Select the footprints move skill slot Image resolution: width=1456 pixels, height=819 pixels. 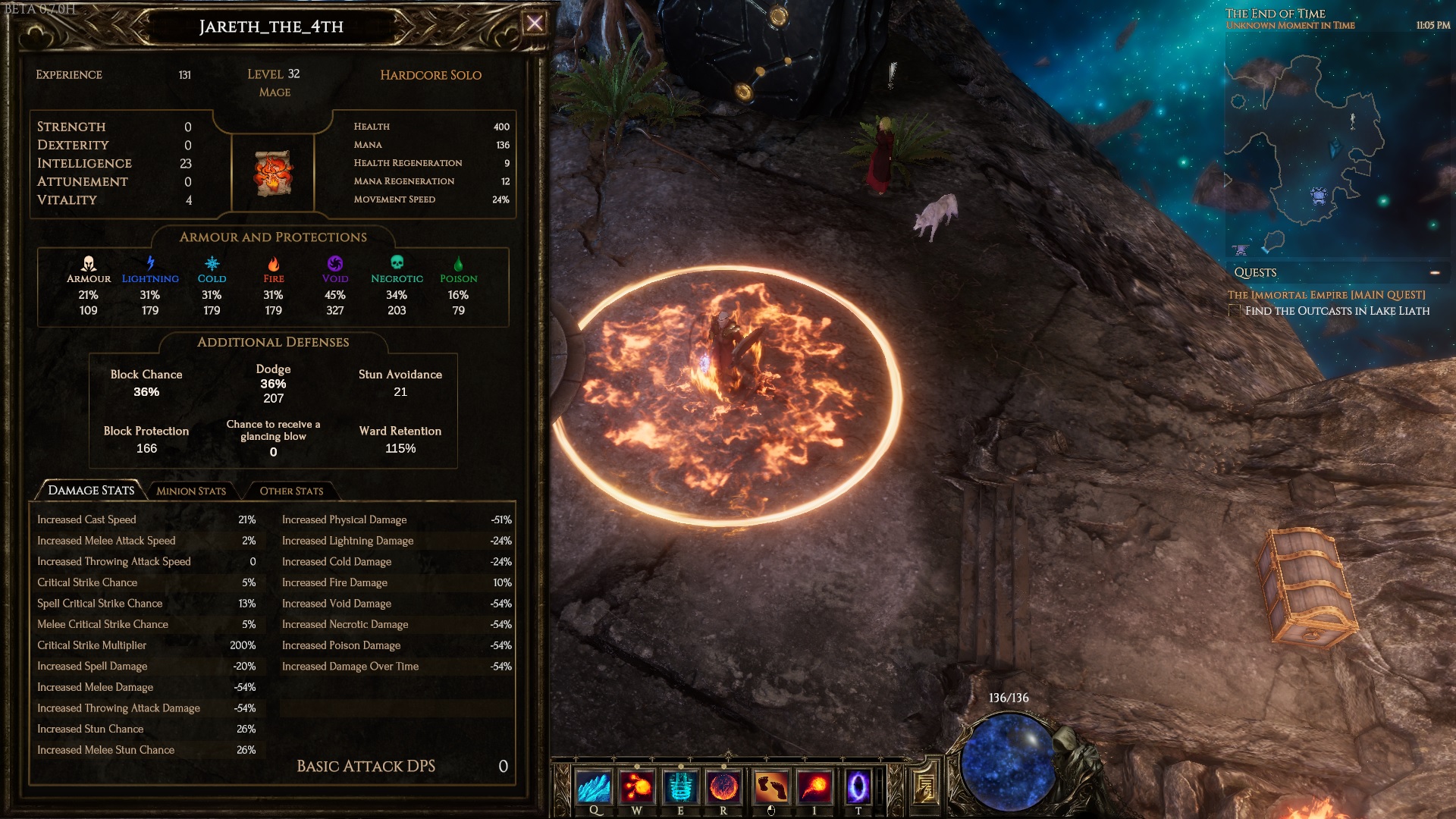(770, 787)
